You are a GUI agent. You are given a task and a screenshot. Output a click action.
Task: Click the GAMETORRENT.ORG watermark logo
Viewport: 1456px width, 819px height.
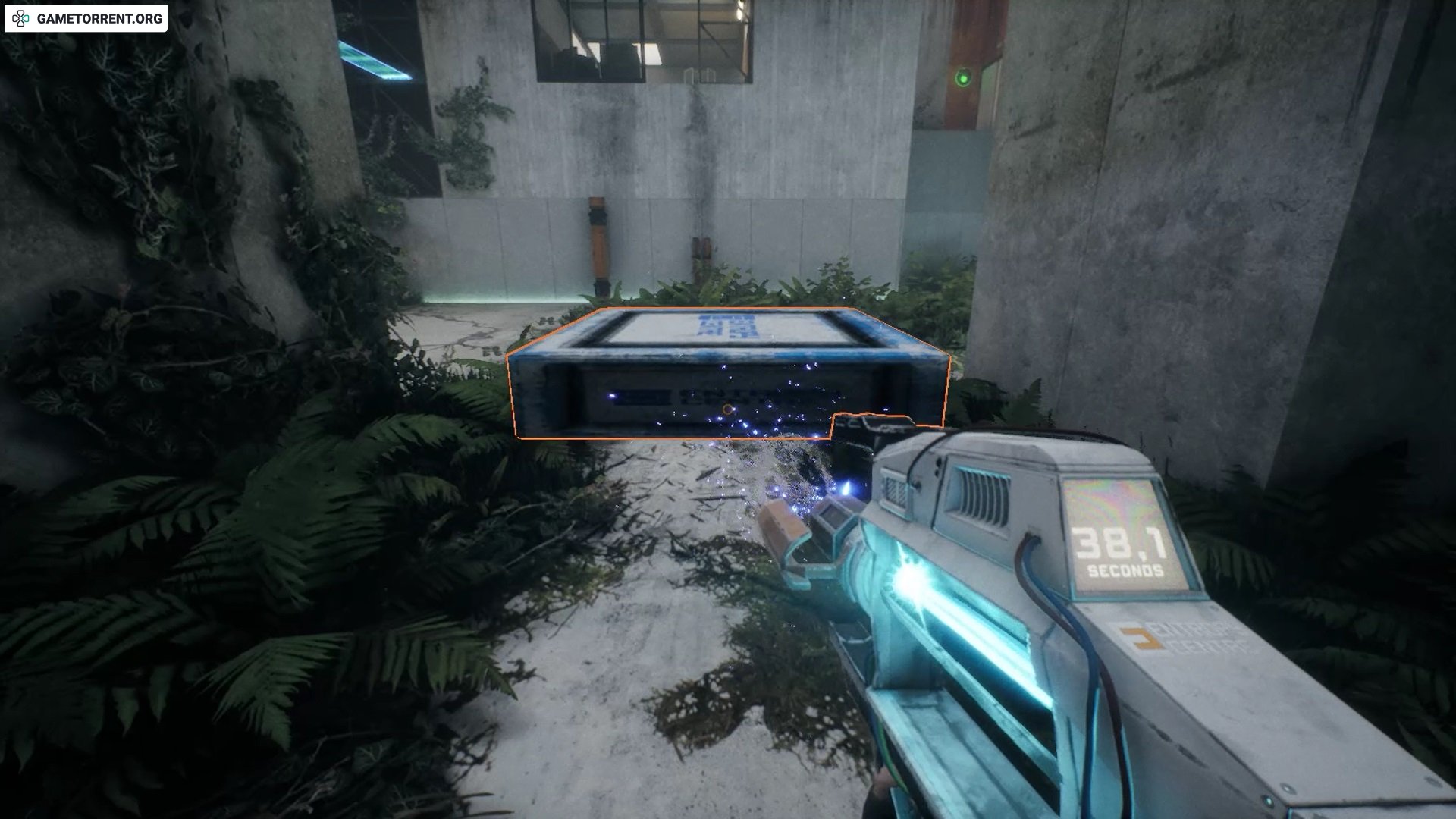coord(86,19)
